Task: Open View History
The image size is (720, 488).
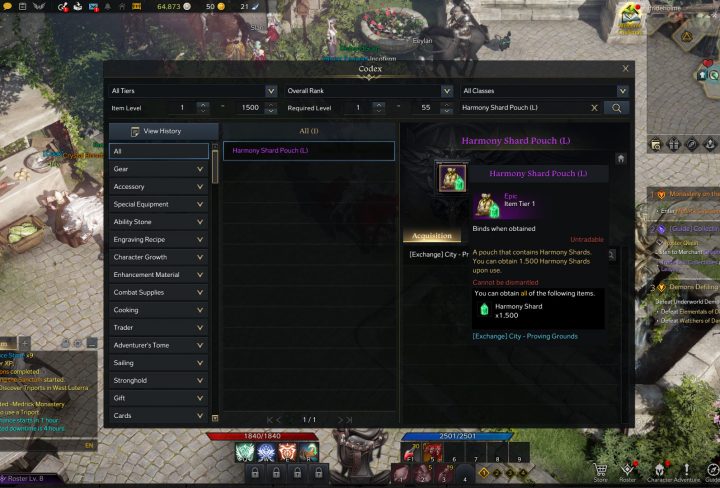Action: click(164, 131)
